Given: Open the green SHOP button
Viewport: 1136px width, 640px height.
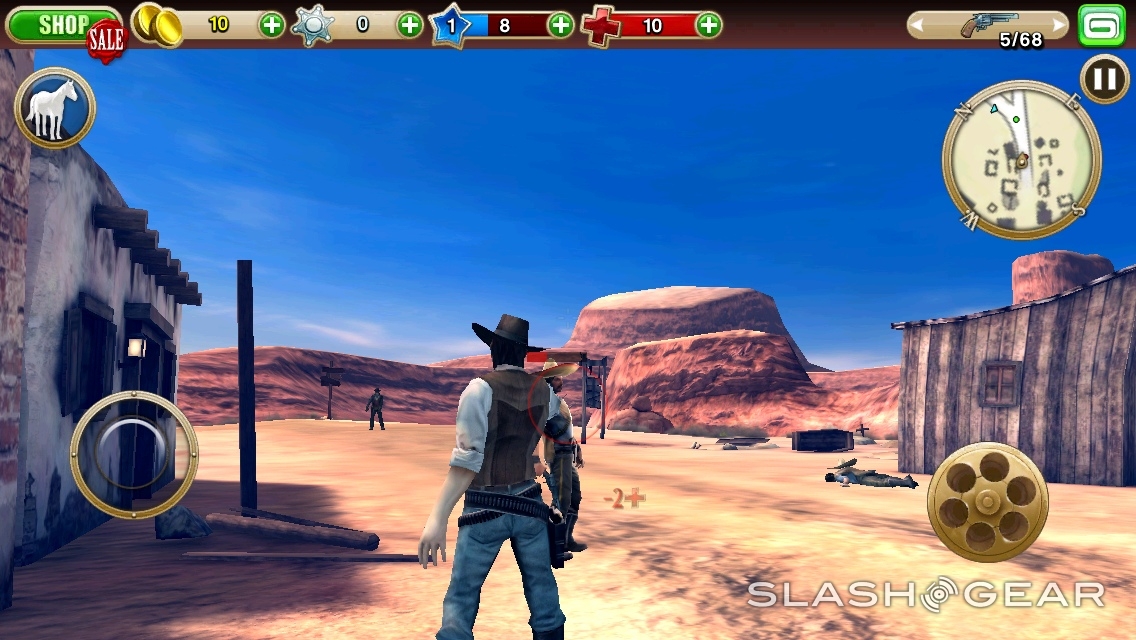Looking at the screenshot, I should [60, 25].
